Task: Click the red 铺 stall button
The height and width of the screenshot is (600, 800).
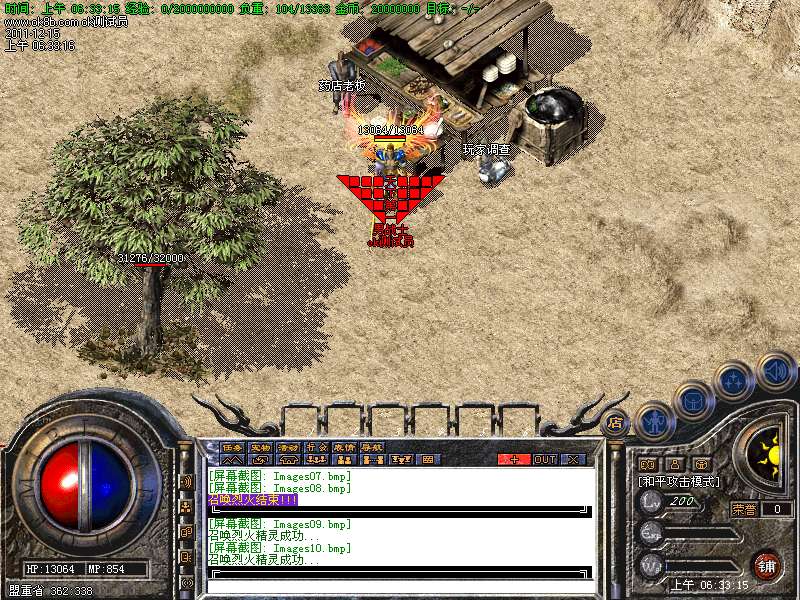Action: coord(766,565)
